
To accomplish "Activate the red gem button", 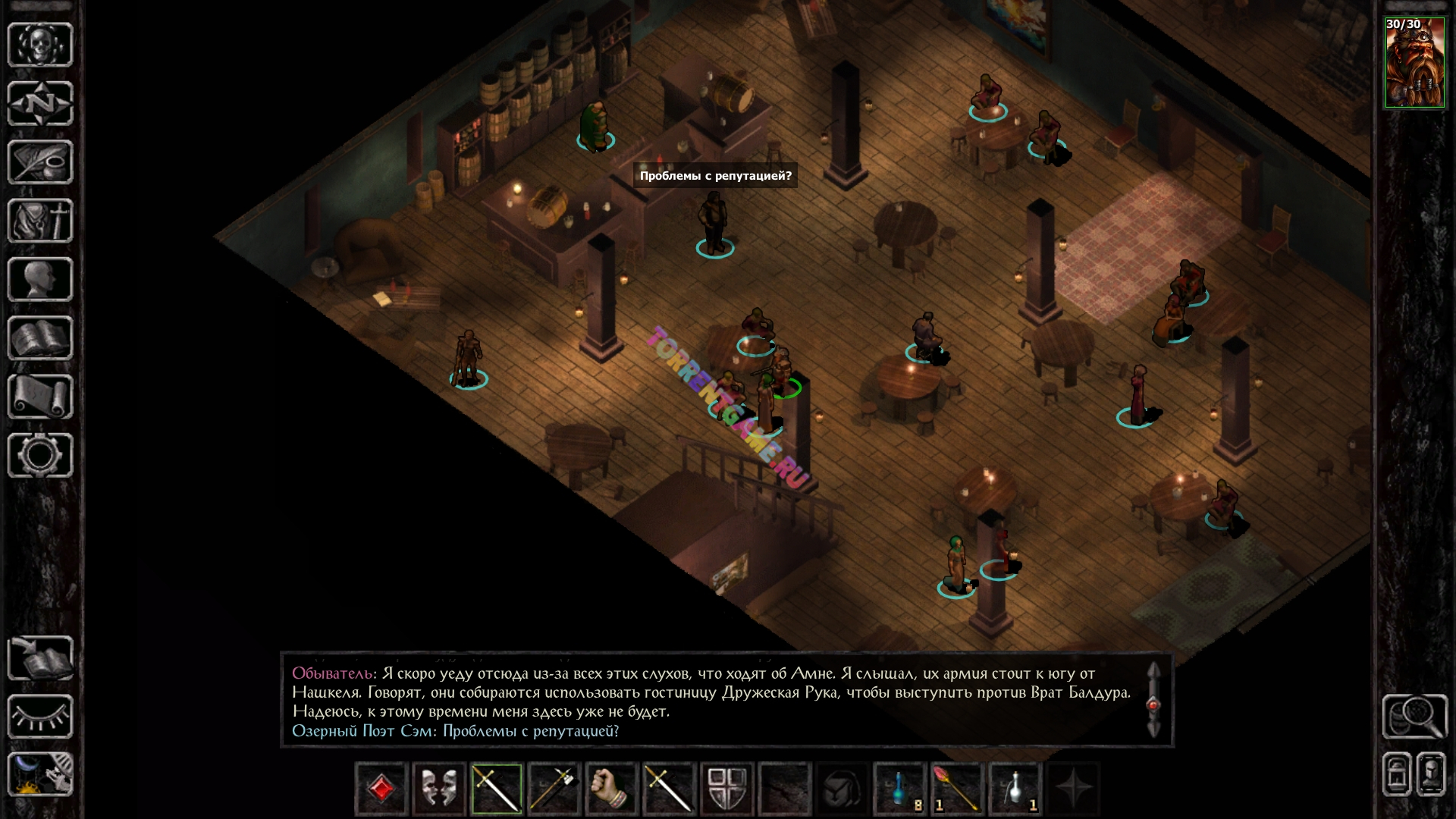I will (x=381, y=789).
